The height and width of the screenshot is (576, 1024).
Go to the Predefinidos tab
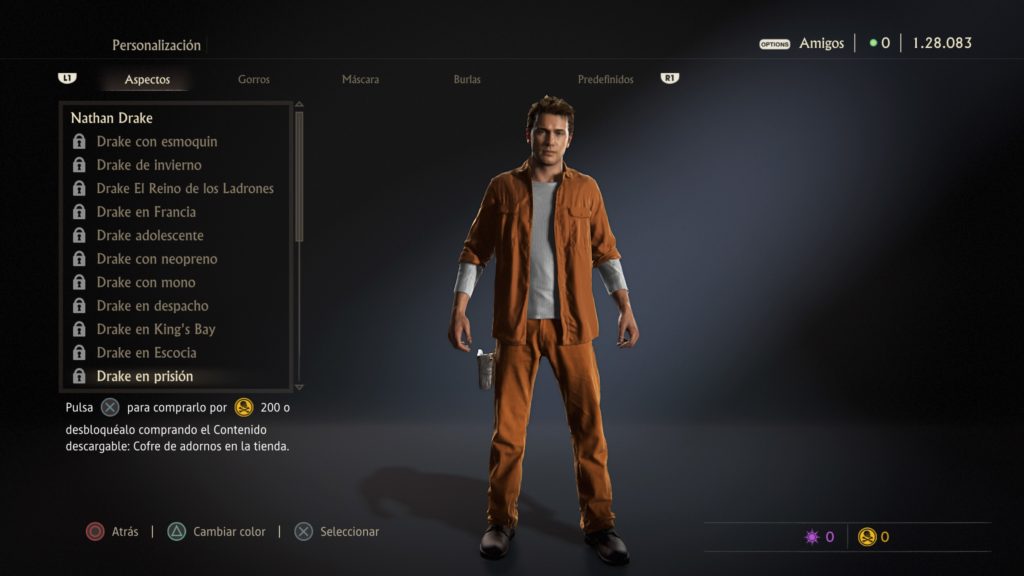[605, 79]
